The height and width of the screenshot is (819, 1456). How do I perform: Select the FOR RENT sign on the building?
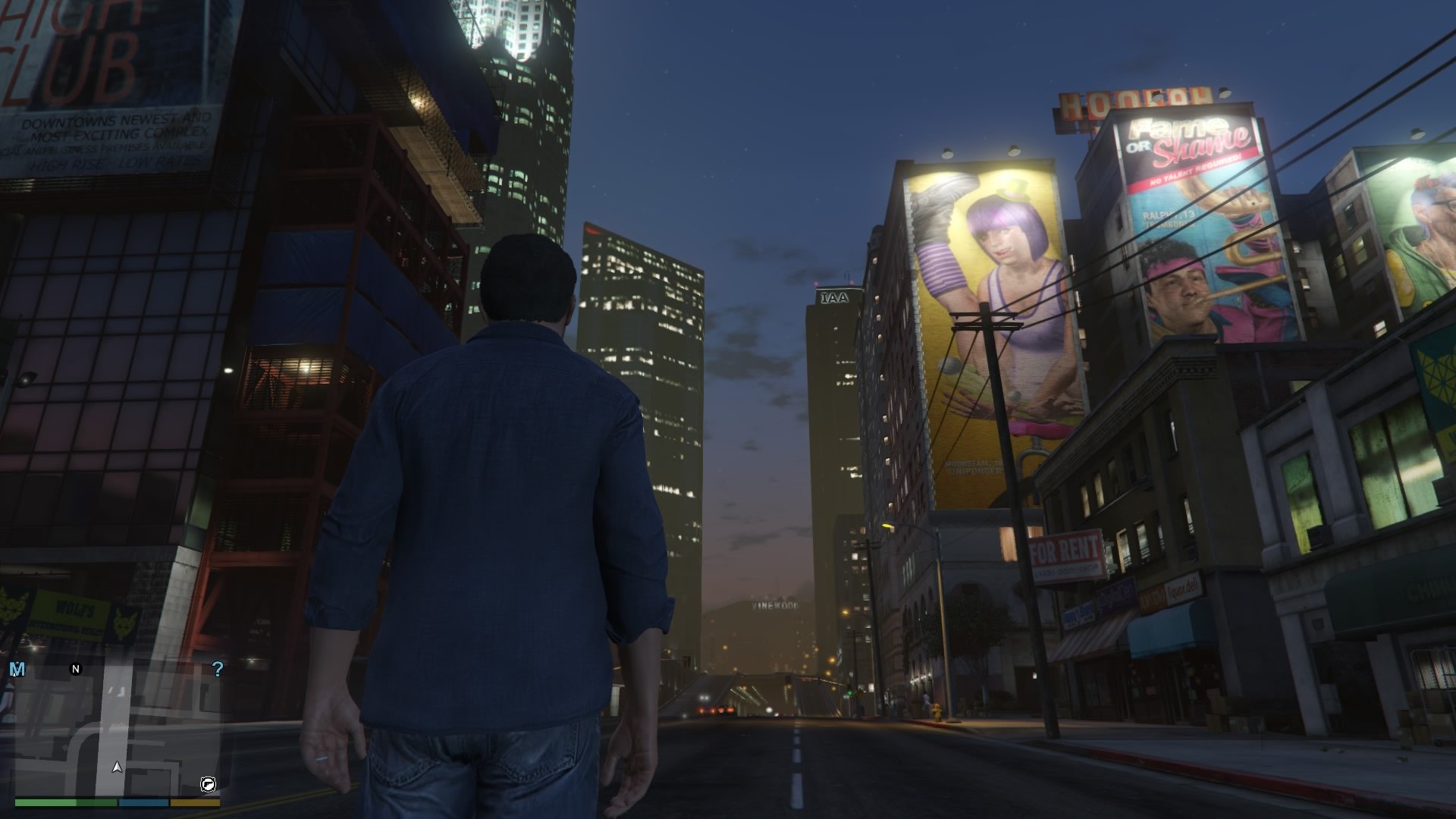(x=1066, y=548)
